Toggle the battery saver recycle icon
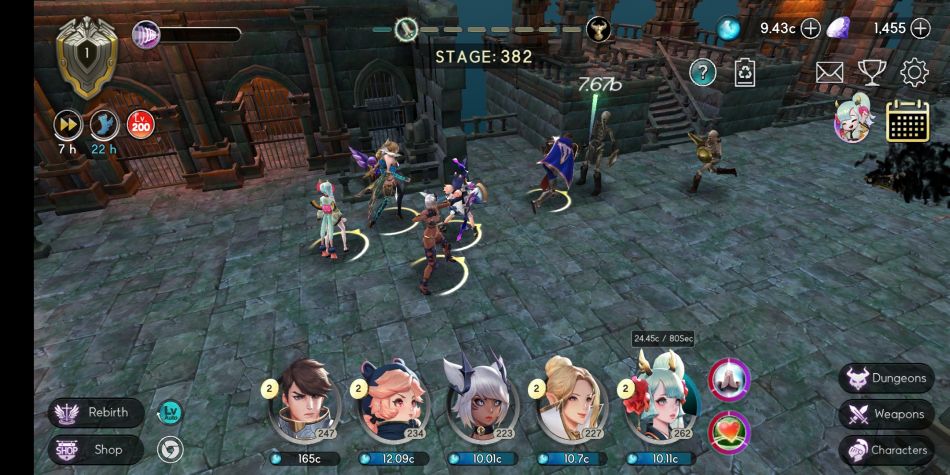 [x=745, y=72]
